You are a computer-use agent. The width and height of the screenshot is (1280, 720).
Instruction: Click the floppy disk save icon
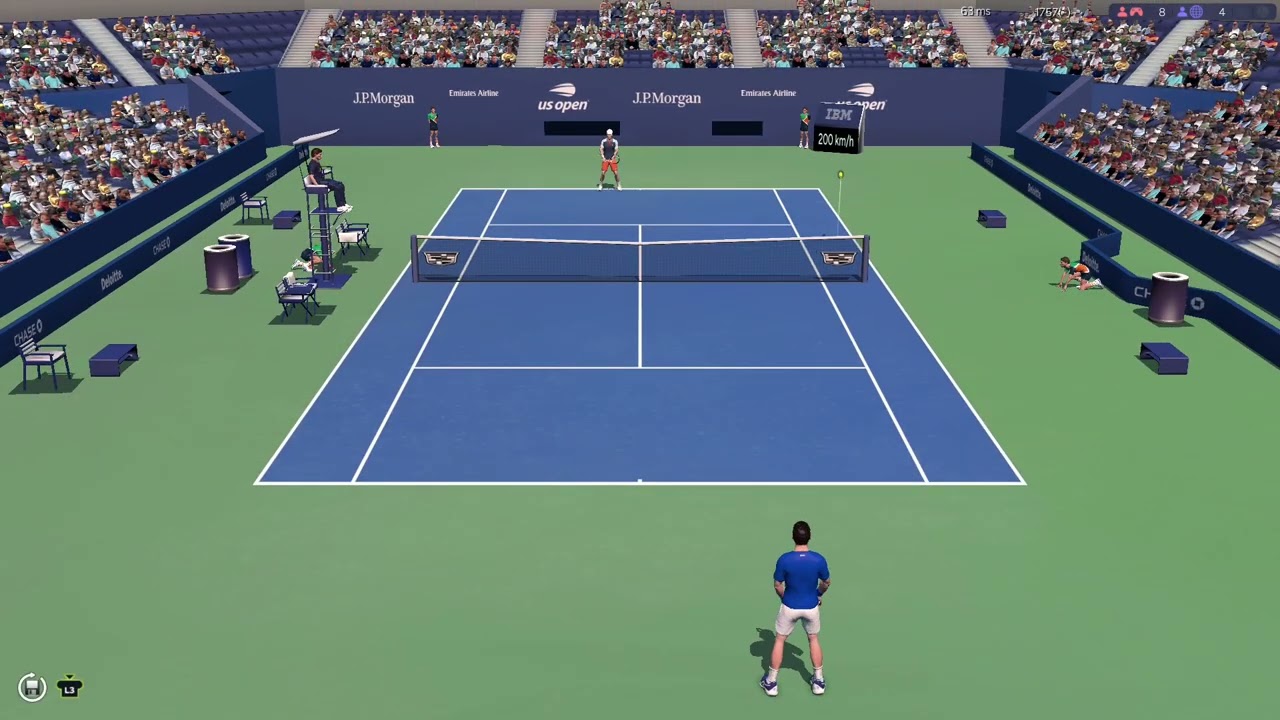pyautogui.click(x=32, y=687)
